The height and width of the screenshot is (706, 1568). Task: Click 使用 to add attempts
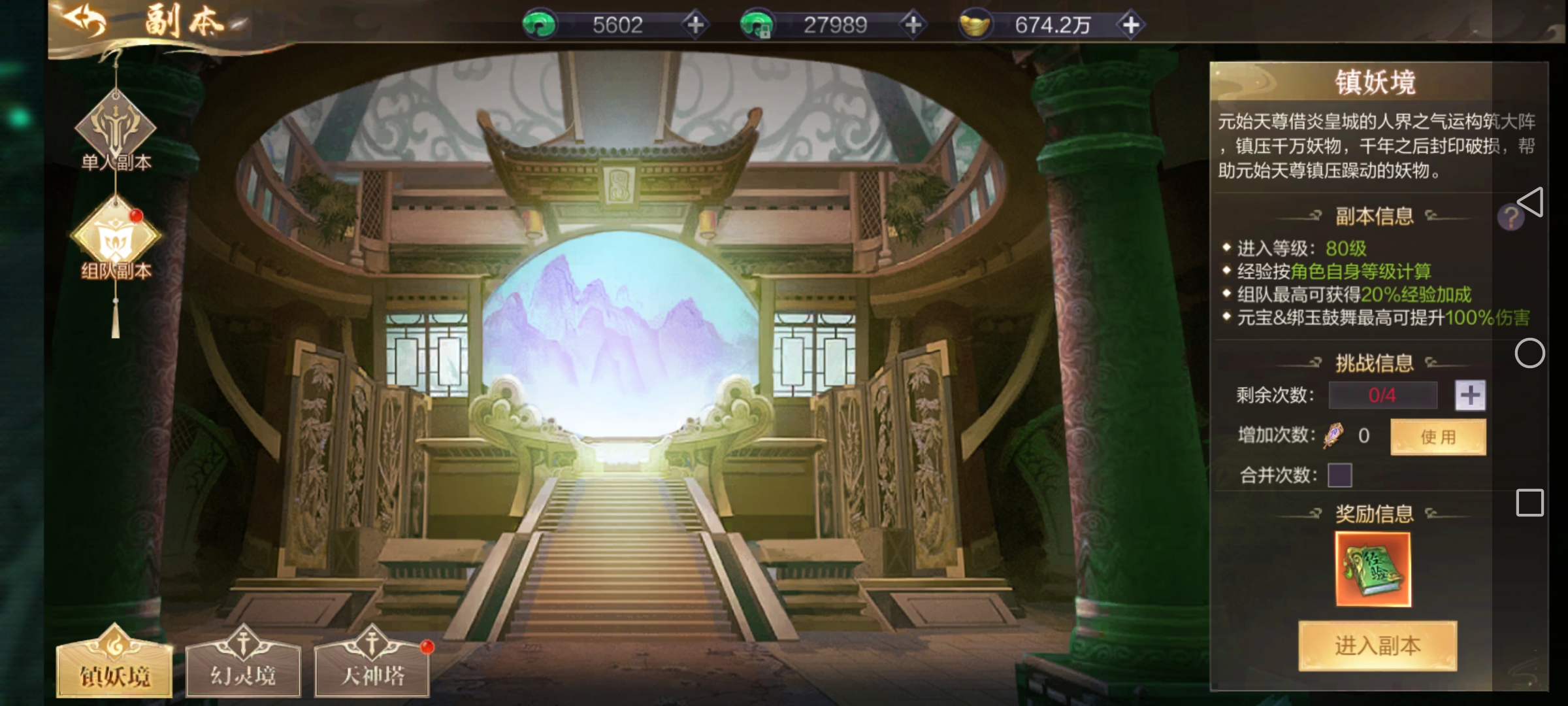coord(1438,437)
